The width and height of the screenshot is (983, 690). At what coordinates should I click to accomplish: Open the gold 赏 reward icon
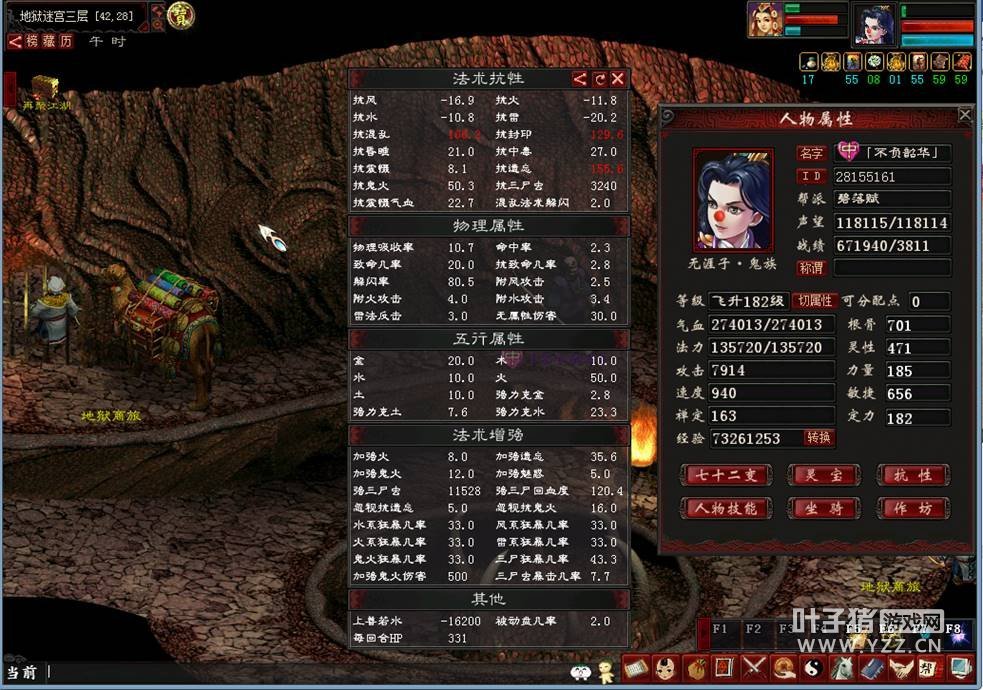pos(181,15)
